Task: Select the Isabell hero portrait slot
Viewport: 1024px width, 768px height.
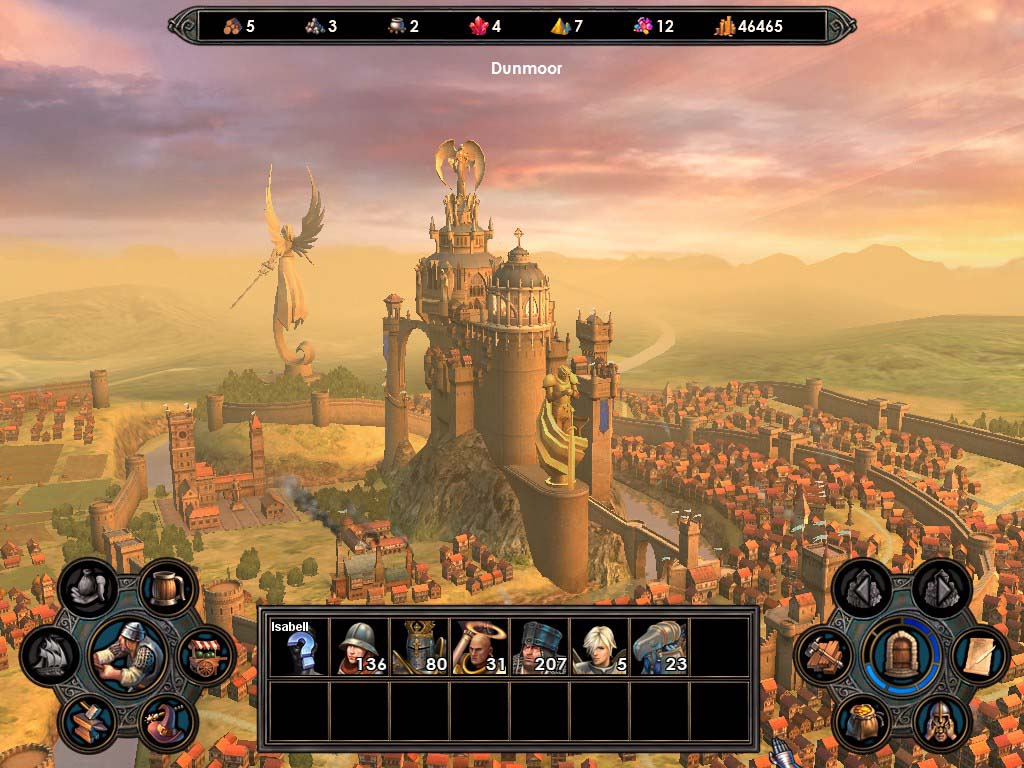Action: click(x=298, y=647)
